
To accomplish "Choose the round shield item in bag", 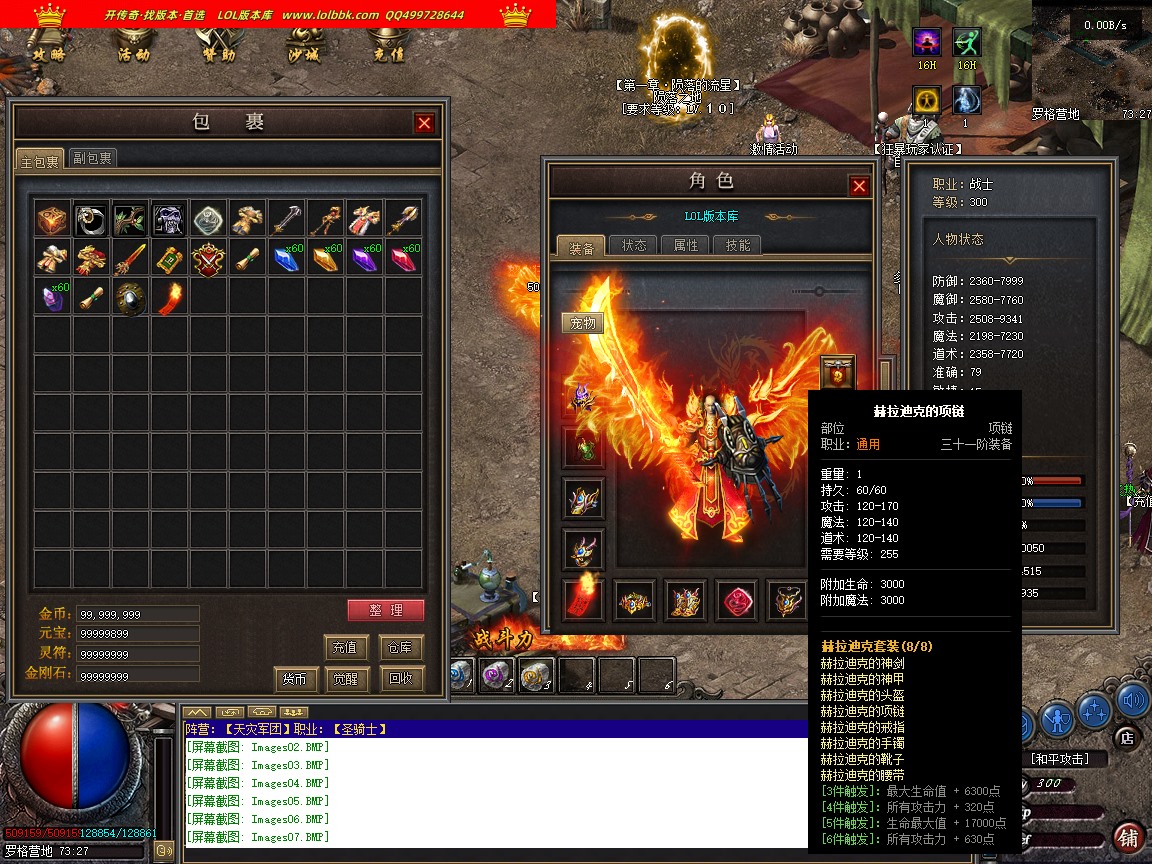I will 130,298.
